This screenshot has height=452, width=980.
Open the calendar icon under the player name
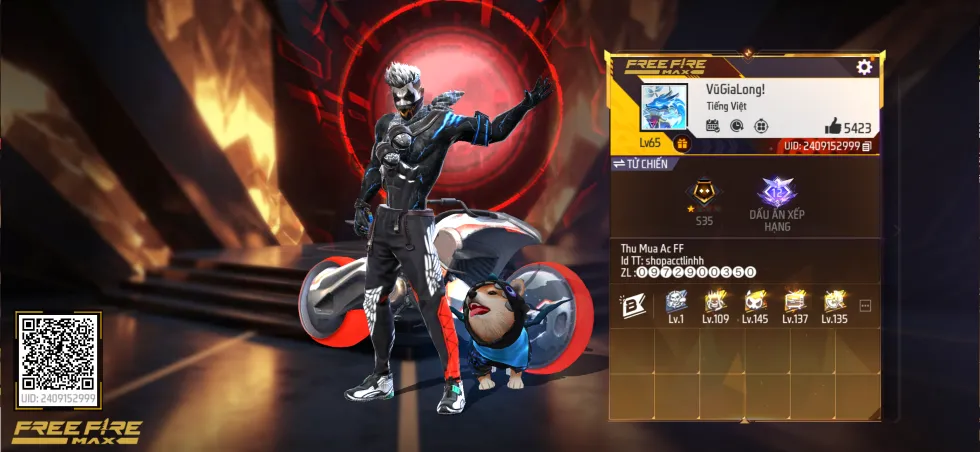(713, 126)
